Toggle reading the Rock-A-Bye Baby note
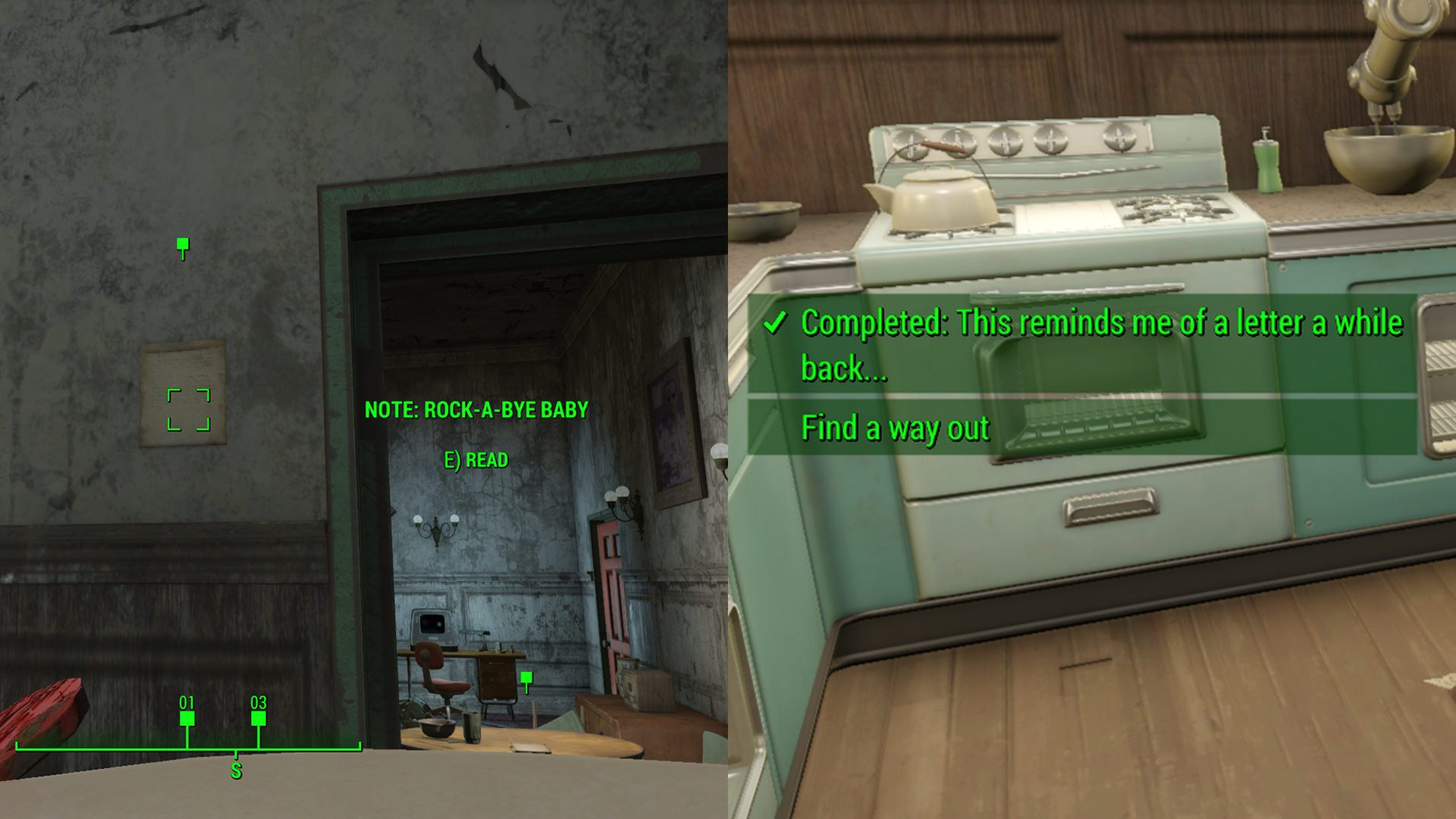 click(475, 460)
